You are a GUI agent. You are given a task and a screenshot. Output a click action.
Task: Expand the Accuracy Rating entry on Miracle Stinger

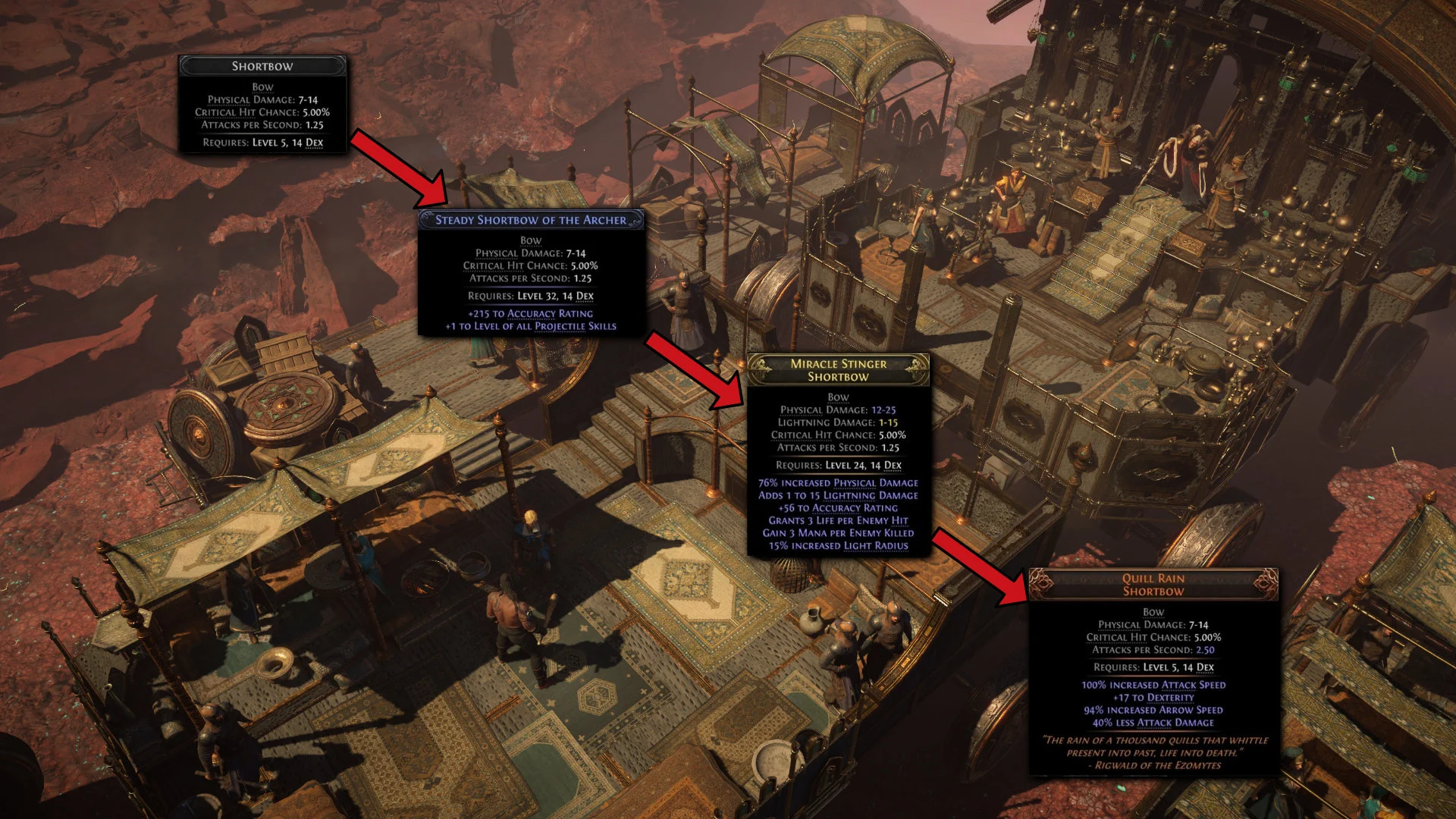(x=838, y=508)
